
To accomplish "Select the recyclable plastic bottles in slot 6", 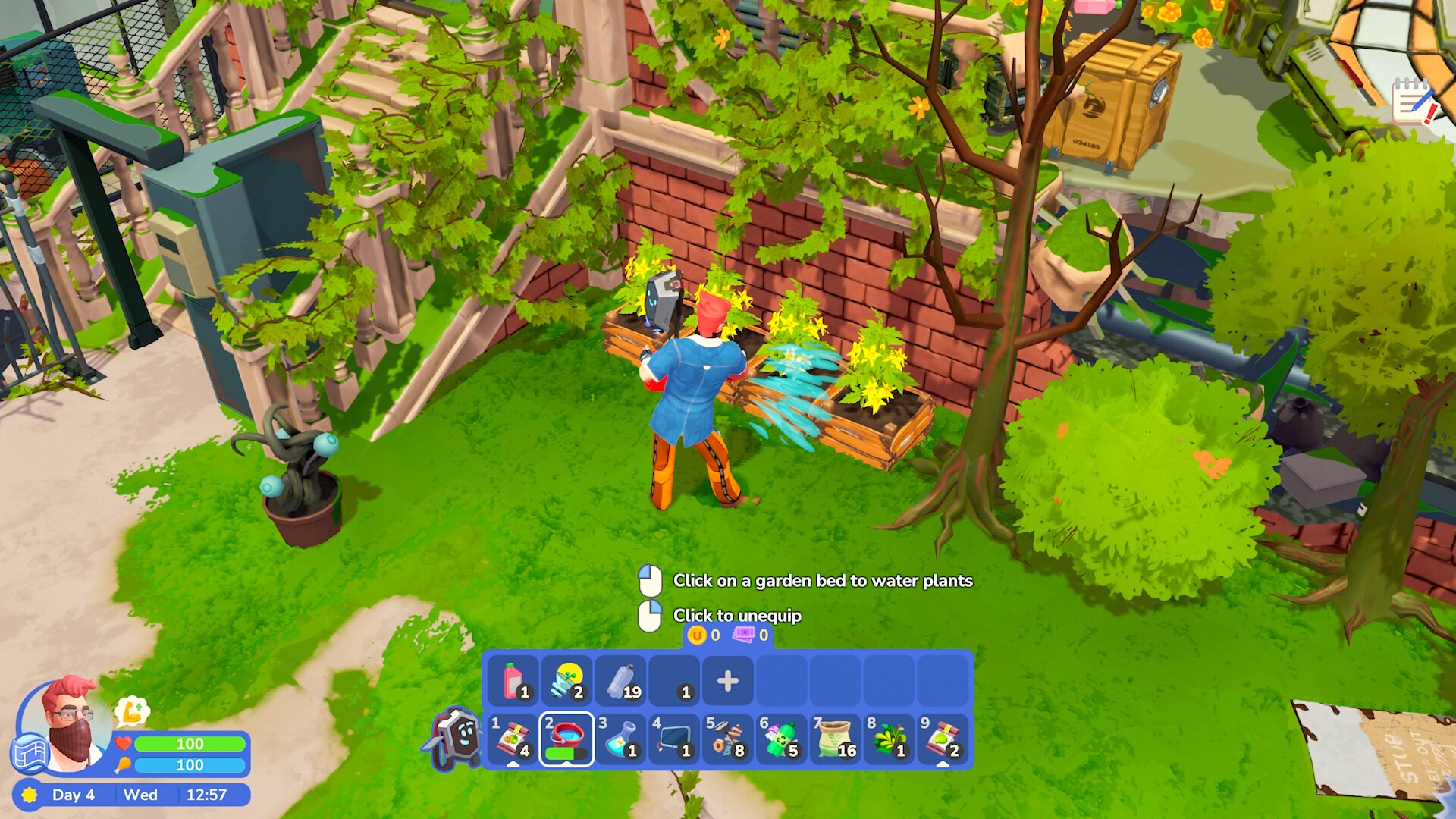I will (x=781, y=739).
